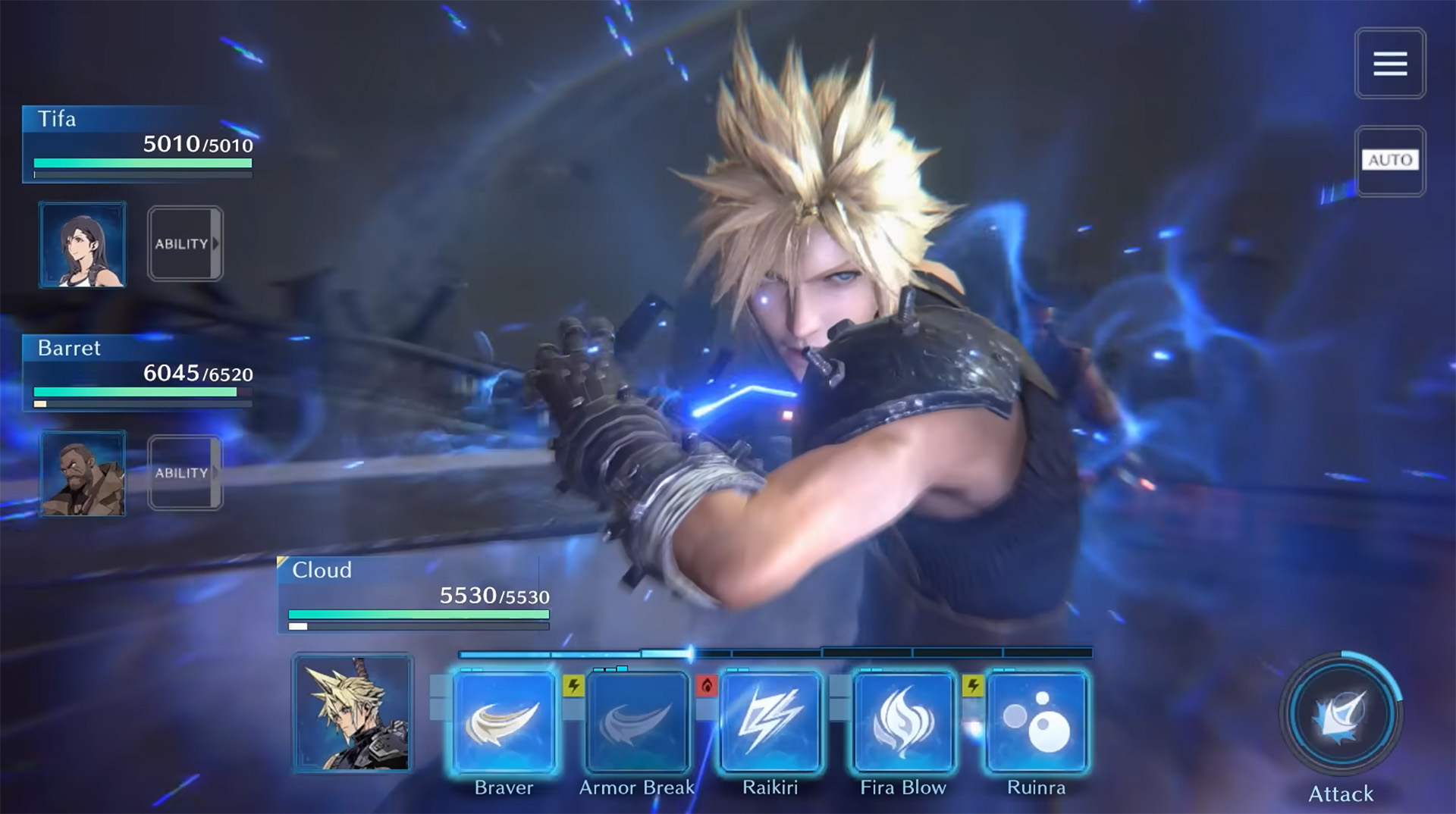
Task: Expand Tifa's Ability panel
Action: point(184,243)
